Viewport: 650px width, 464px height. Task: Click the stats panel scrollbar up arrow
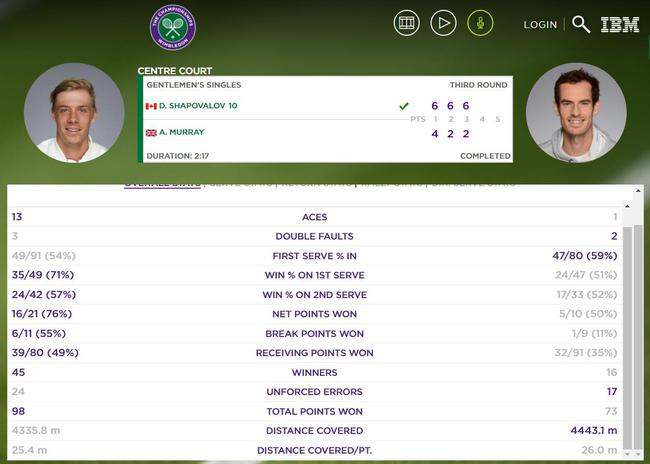tap(628, 207)
